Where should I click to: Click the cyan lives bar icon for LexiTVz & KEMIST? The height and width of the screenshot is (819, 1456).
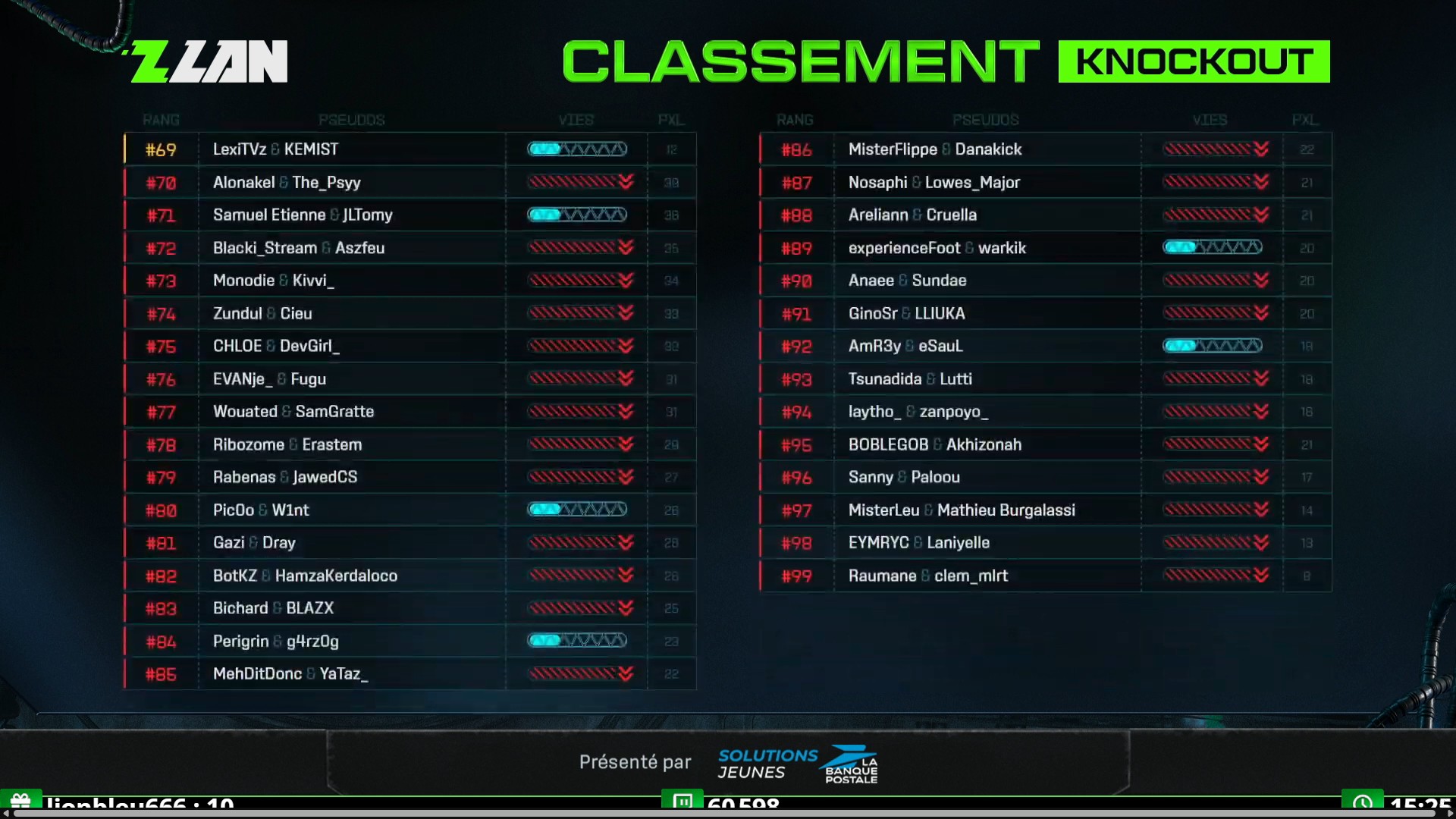click(x=577, y=149)
